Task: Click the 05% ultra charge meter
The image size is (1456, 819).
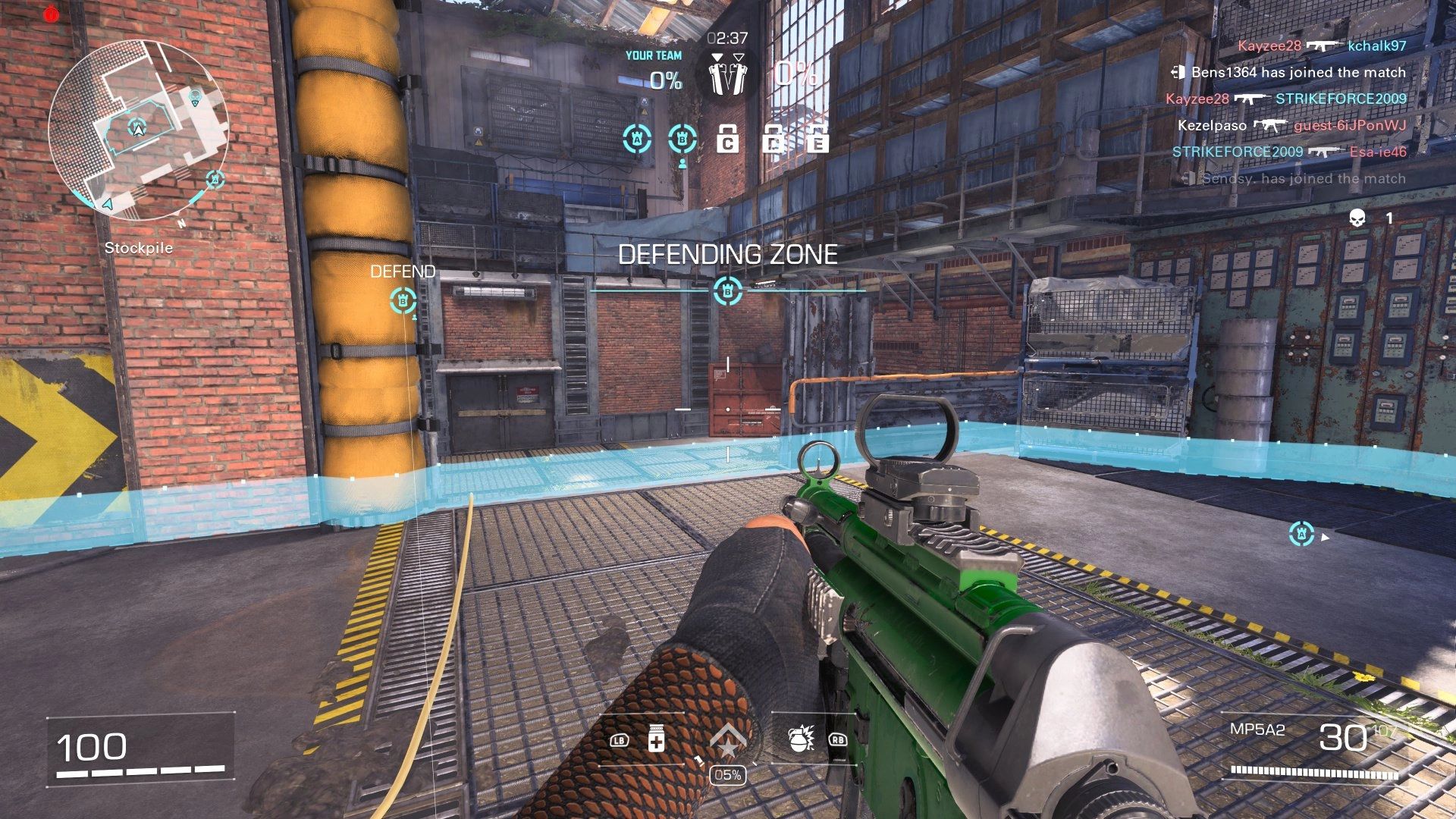Action: (x=729, y=775)
